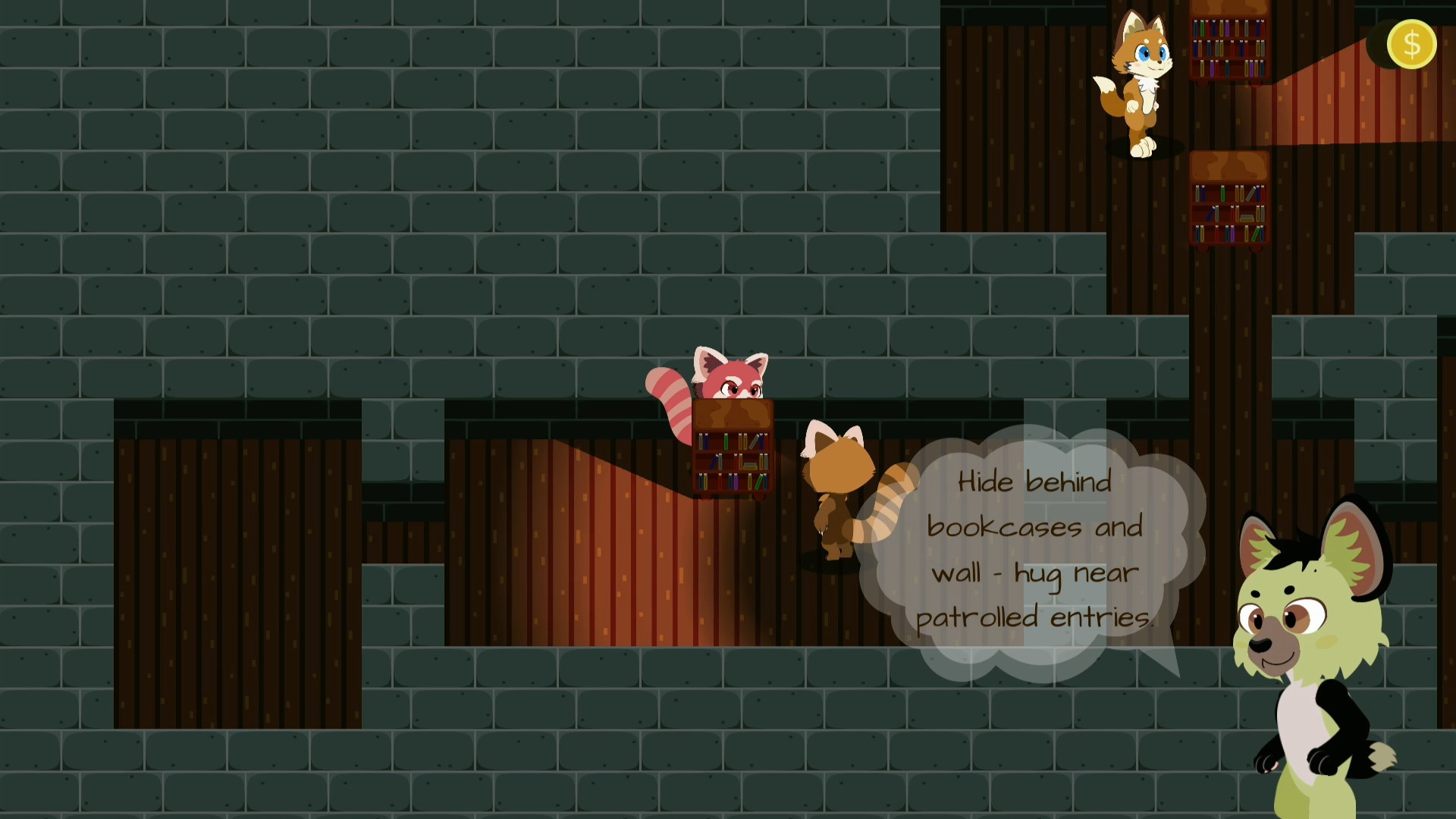The image size is (1456, 819).
Task: Click the gold coin currency icon
Action: 1410,45
